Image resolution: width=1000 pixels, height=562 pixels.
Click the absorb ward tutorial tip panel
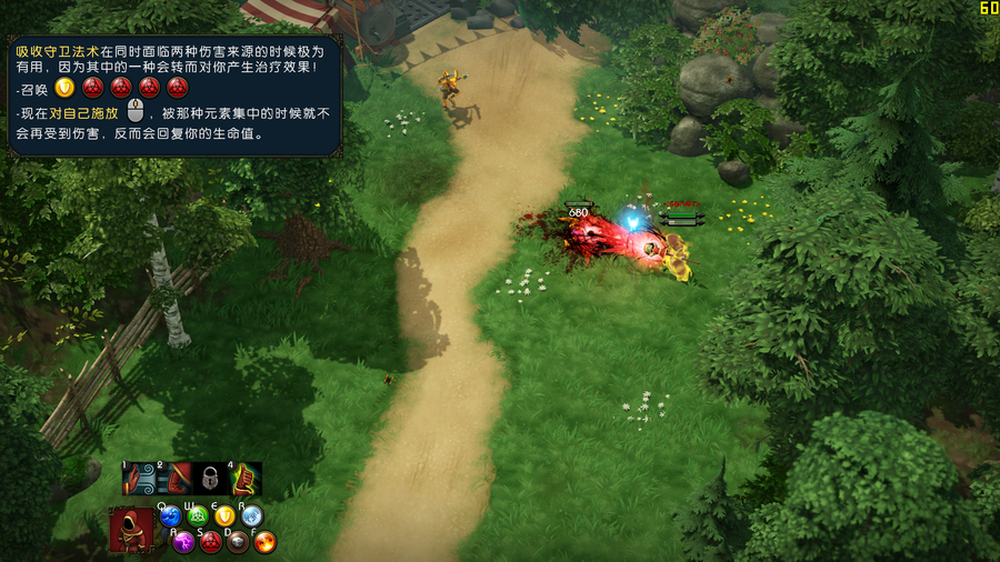[x=174, y=96]
